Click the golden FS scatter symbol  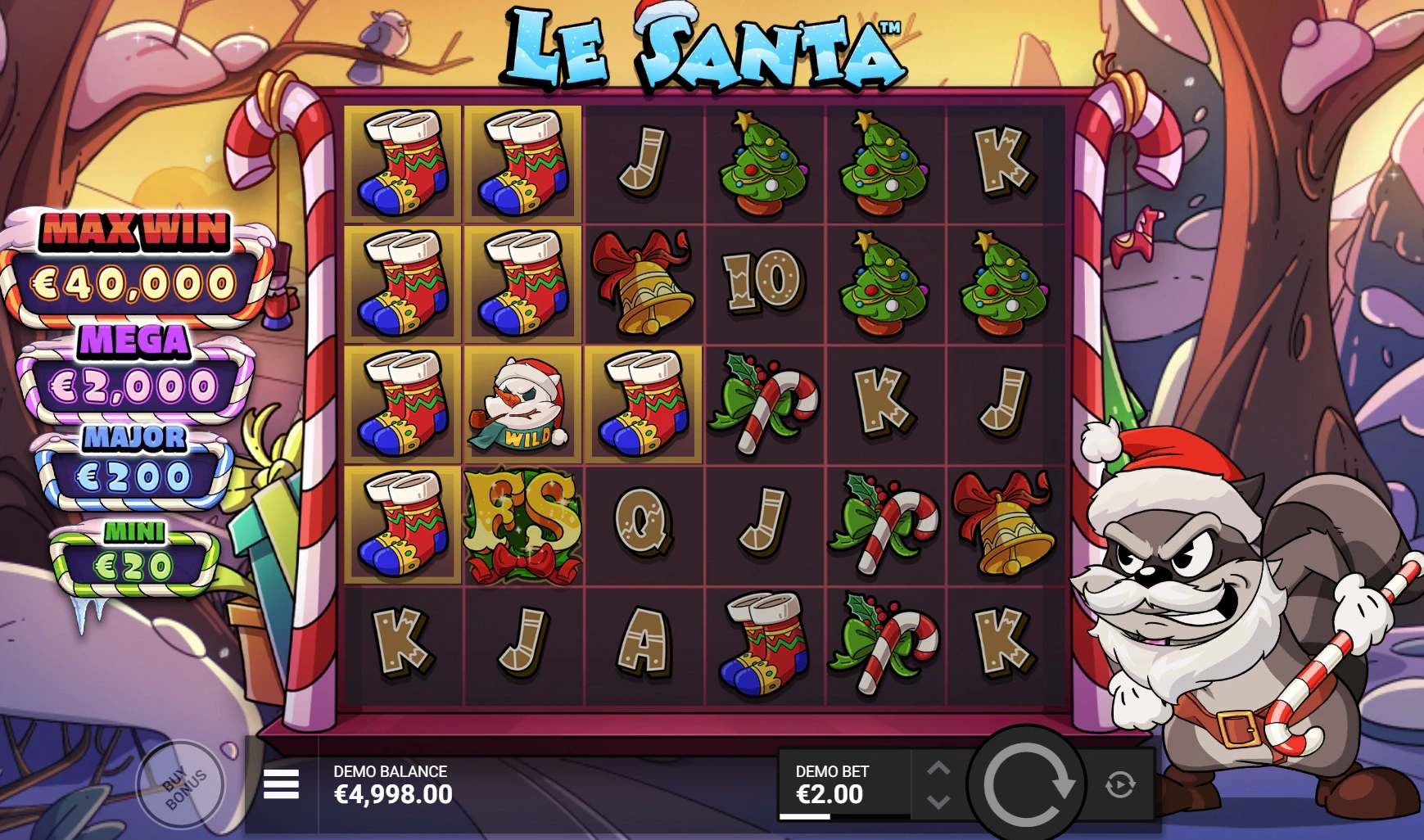tap(522, 524)
